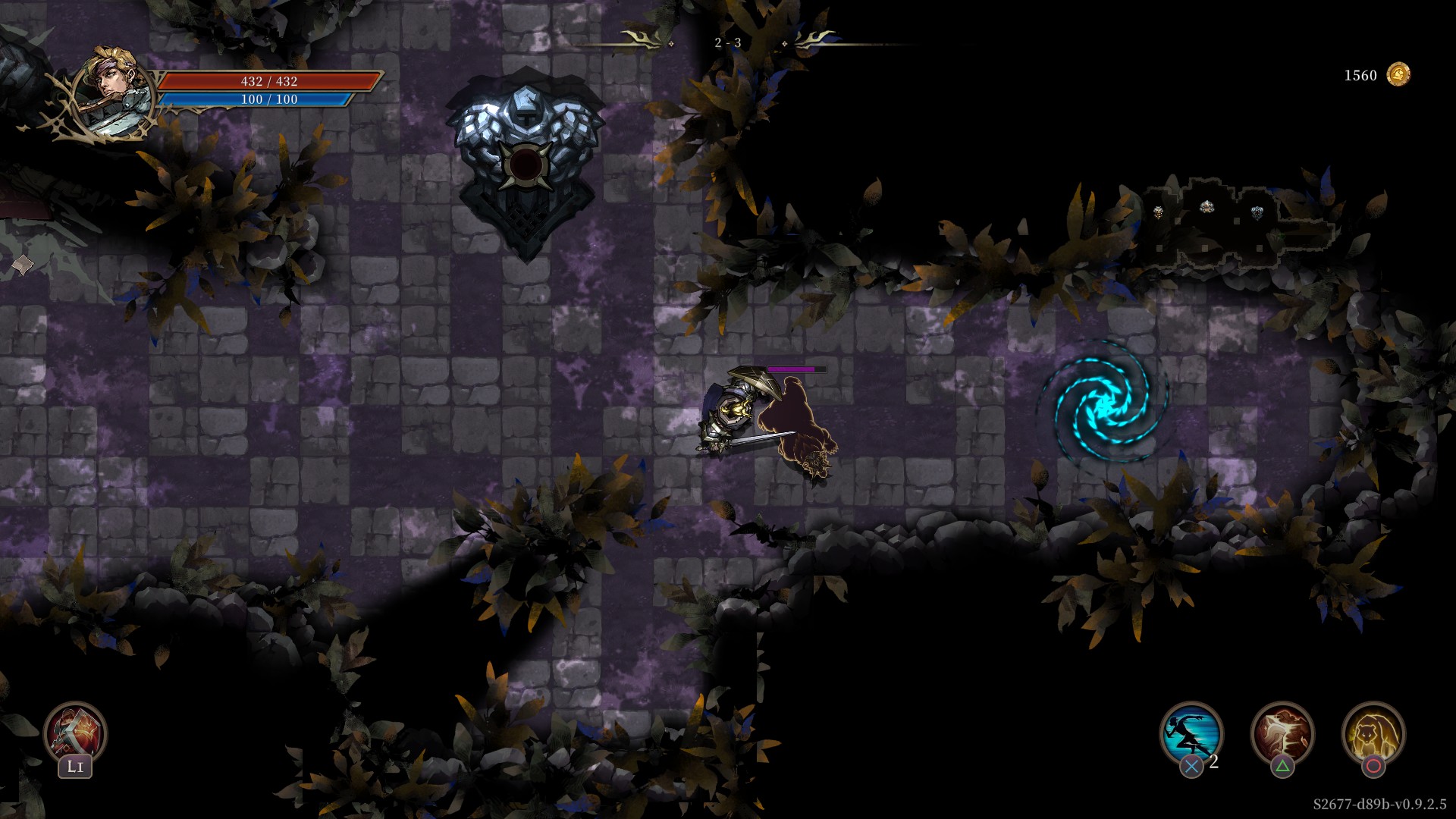Activate the dash sprint ability icon

1191,733
